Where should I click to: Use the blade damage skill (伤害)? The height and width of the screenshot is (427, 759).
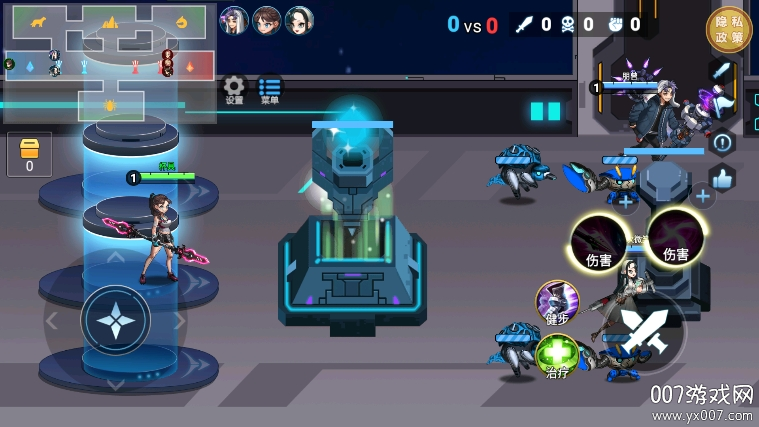[x=598, y=240]
